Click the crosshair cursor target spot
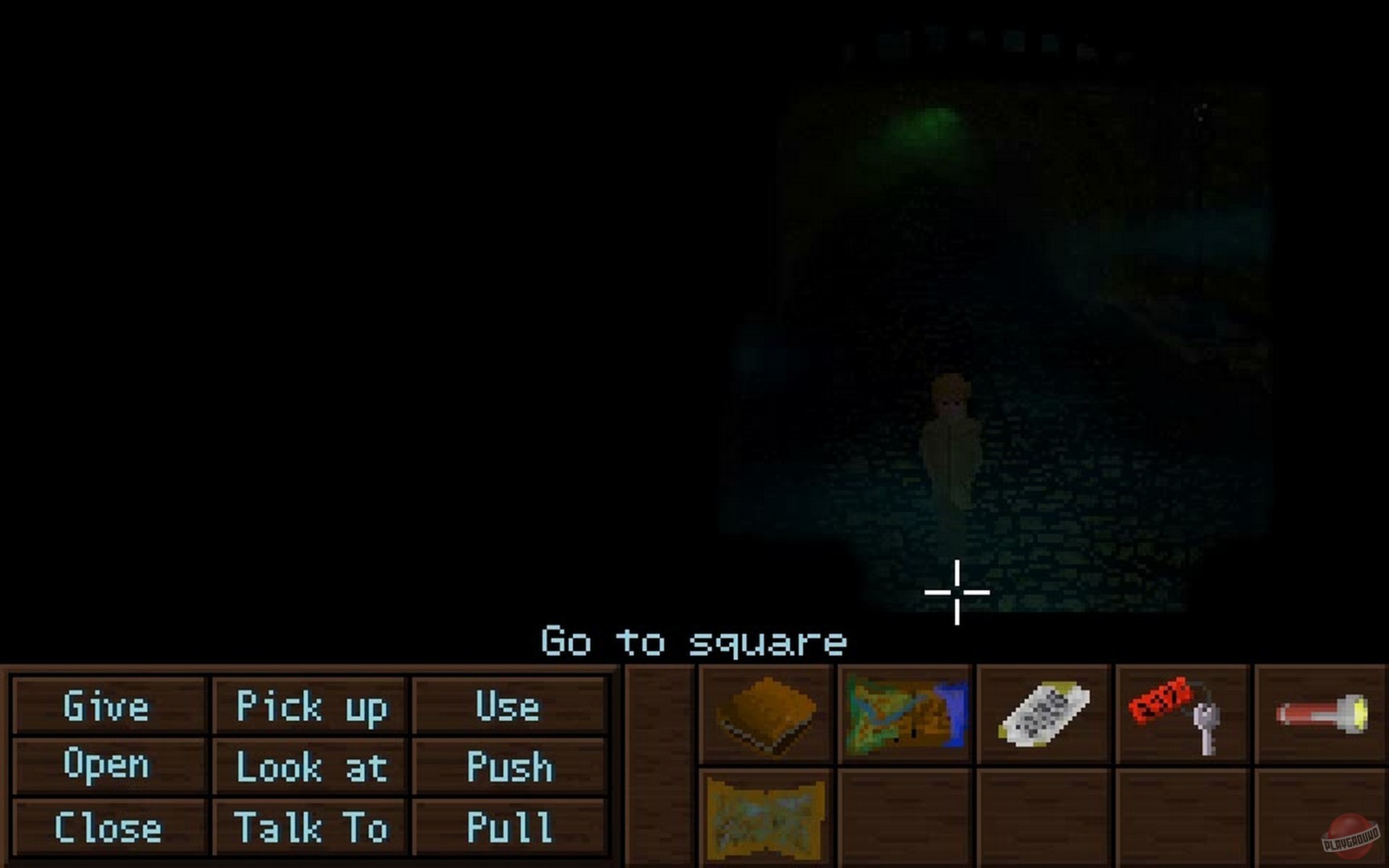The image size is (1389, 868). tap(957, 591)
